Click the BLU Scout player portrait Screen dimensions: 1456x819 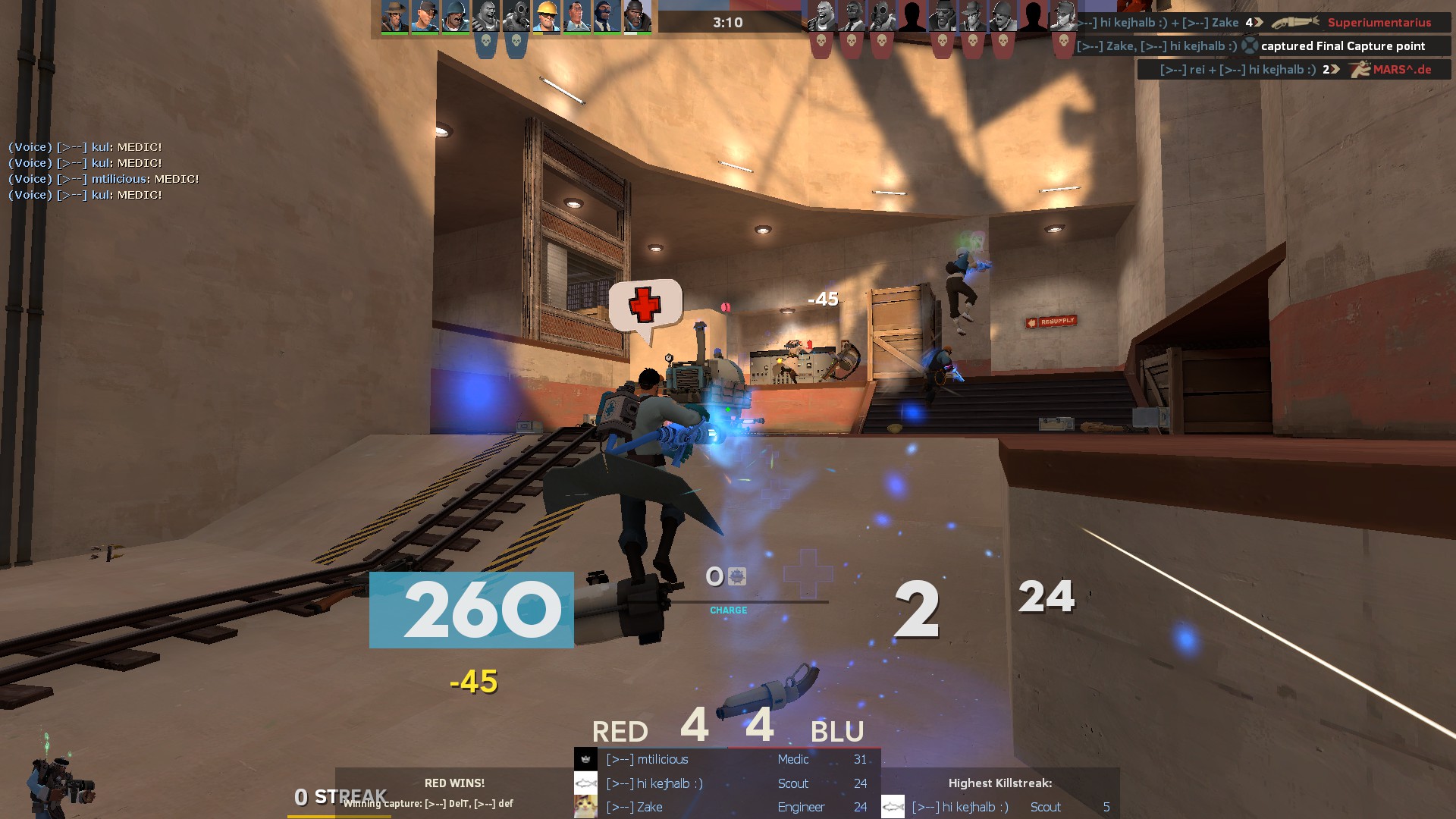425,16
